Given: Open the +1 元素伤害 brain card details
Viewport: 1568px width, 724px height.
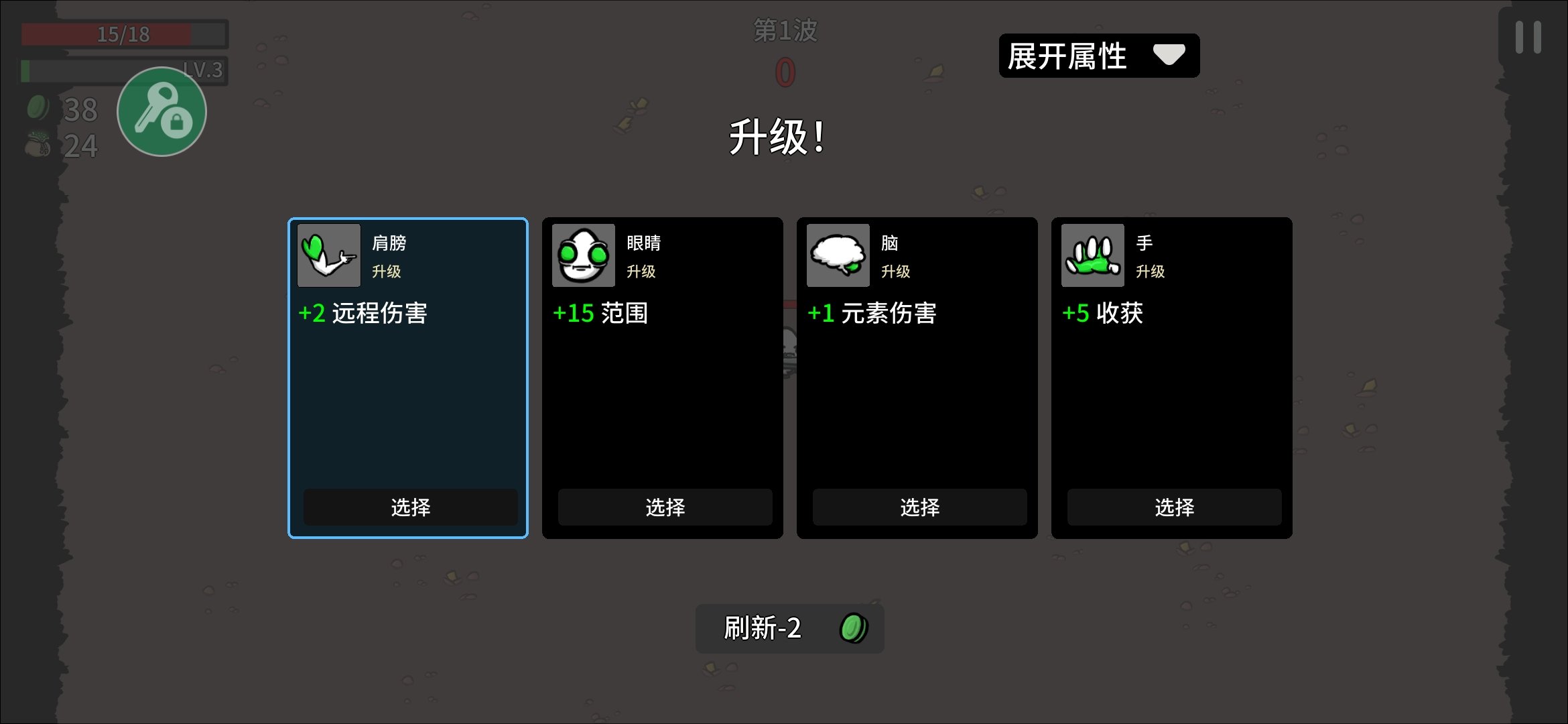Looking at the screenshot, I should point(918,507).
